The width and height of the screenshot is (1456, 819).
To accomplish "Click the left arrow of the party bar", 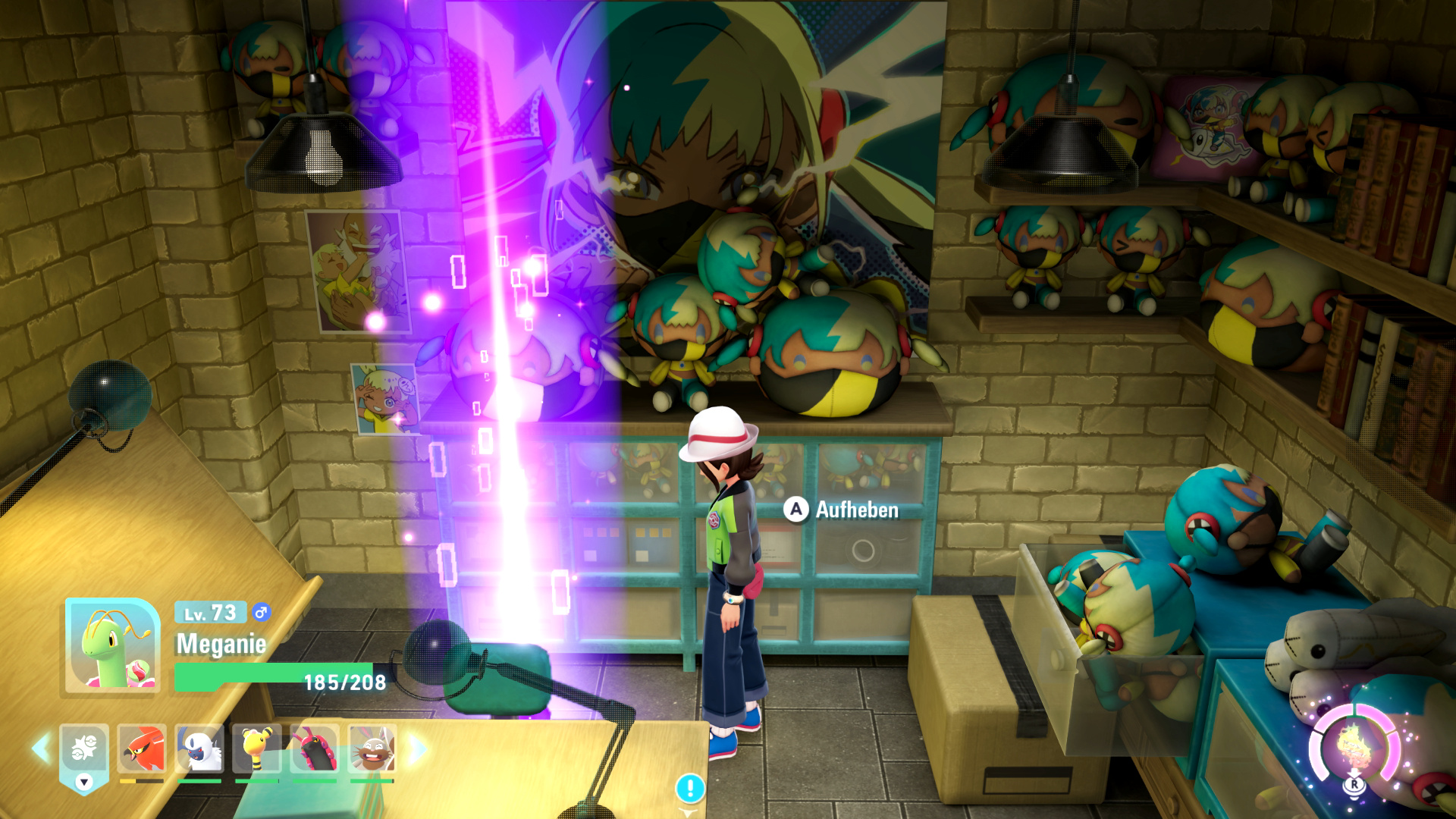I will (40, 748).
